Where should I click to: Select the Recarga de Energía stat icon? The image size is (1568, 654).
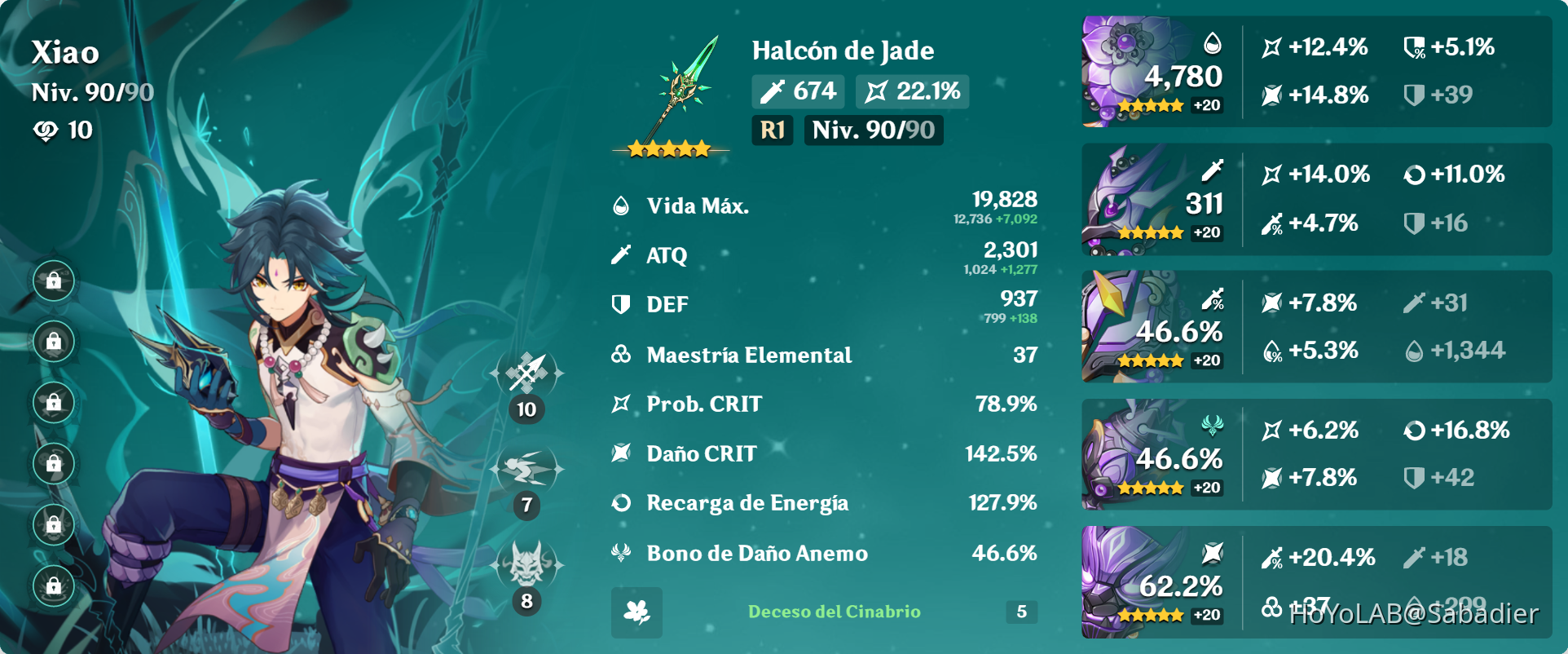621,503
